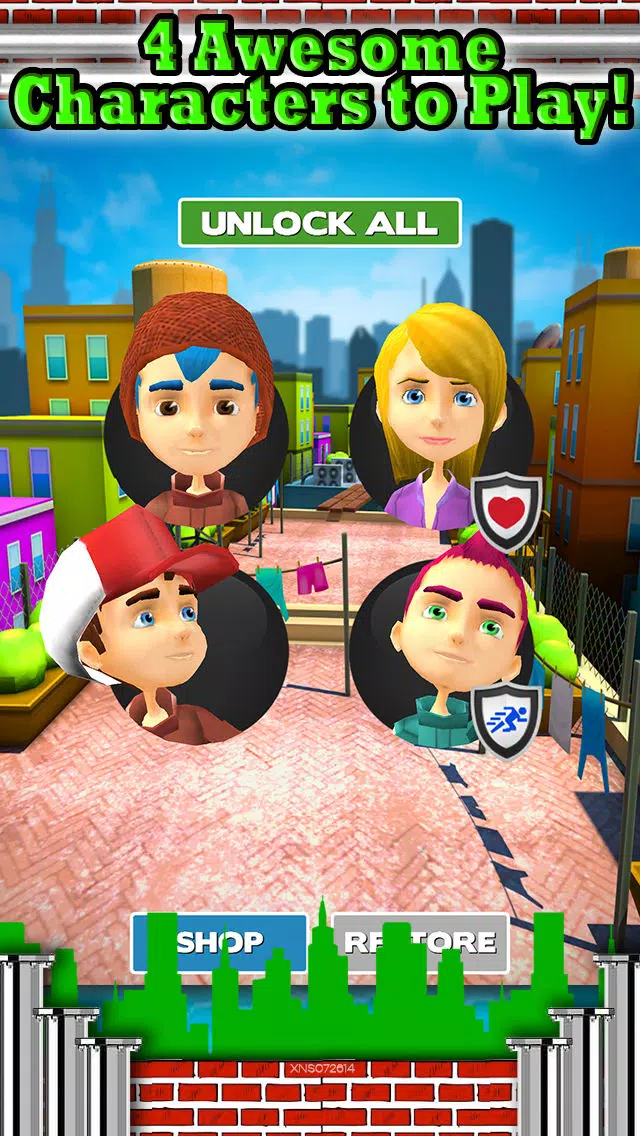640x1136 pixels.
Task: Restore previous purchases
Action: click(x=421, y=941)
